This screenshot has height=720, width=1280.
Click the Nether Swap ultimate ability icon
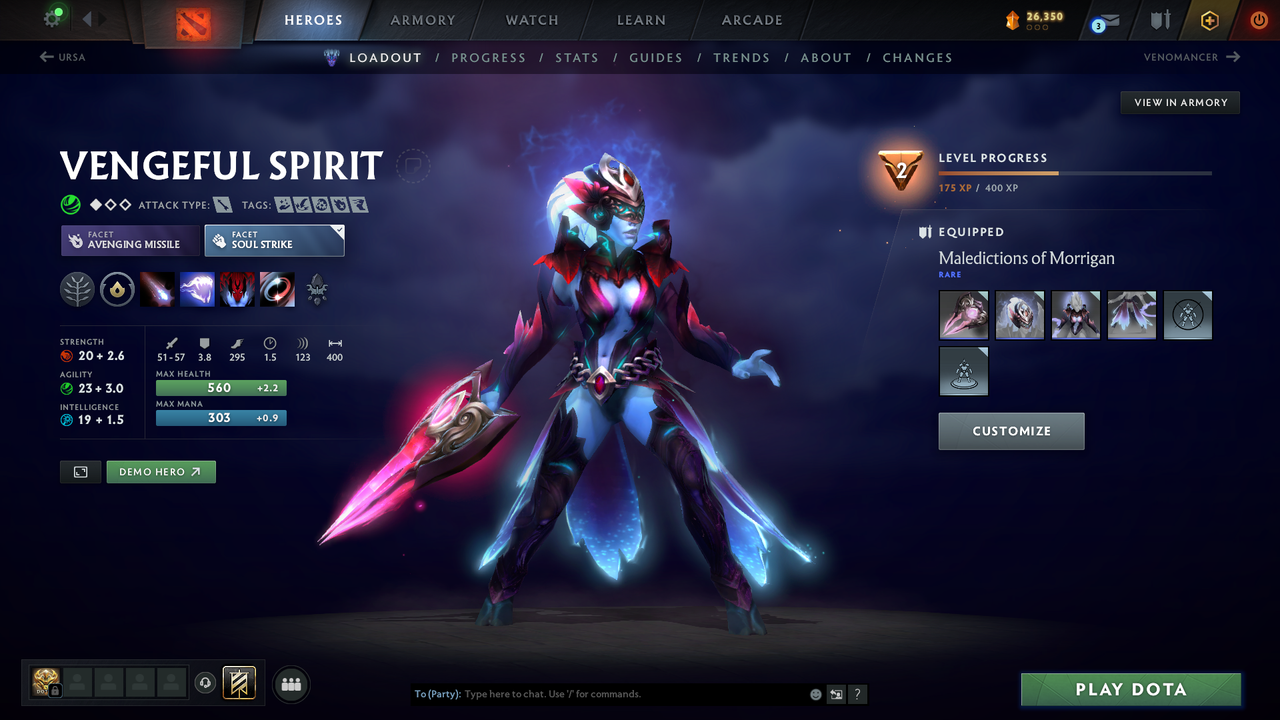[277, 289]
